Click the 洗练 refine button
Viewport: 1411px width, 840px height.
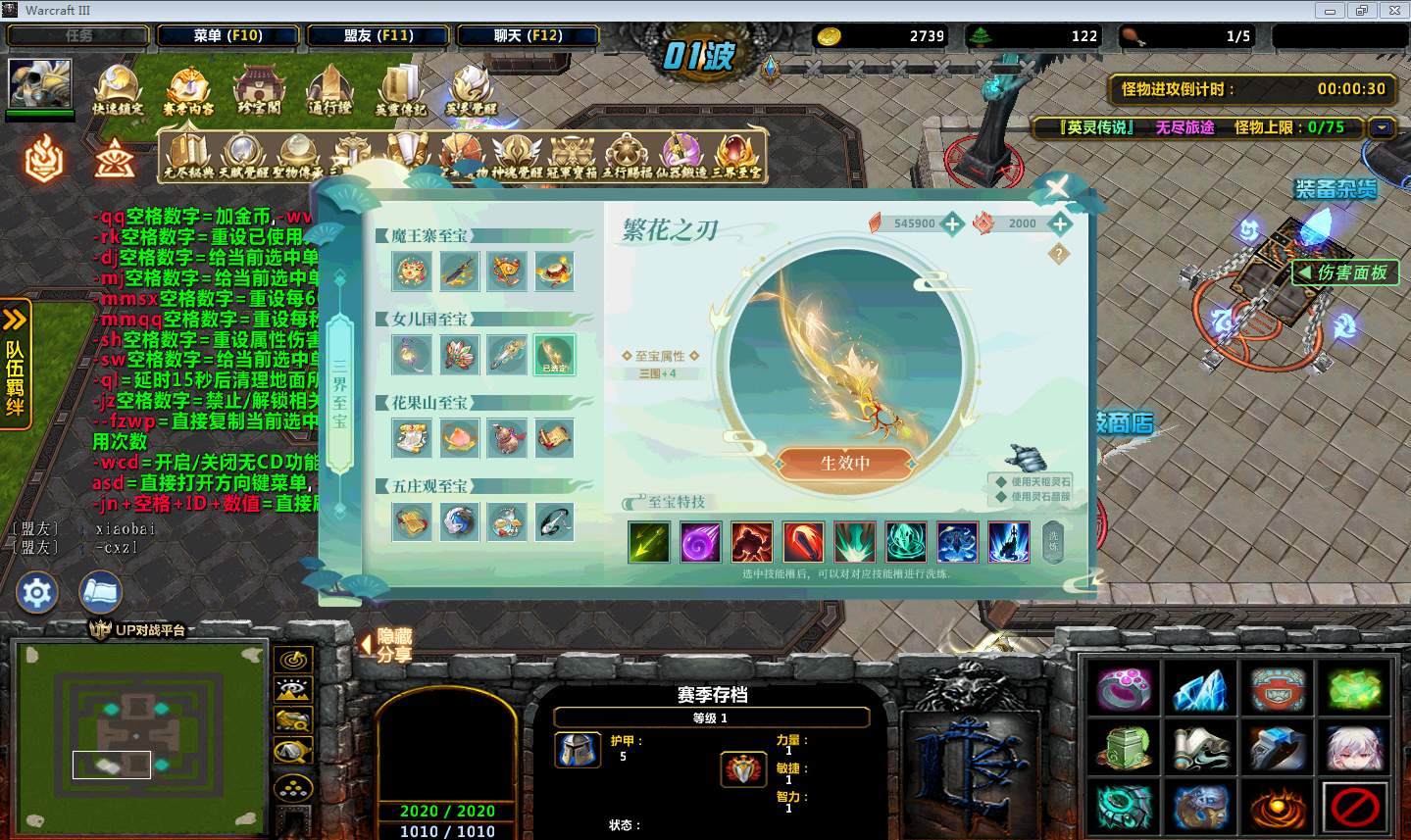[x=1053, y=542]
